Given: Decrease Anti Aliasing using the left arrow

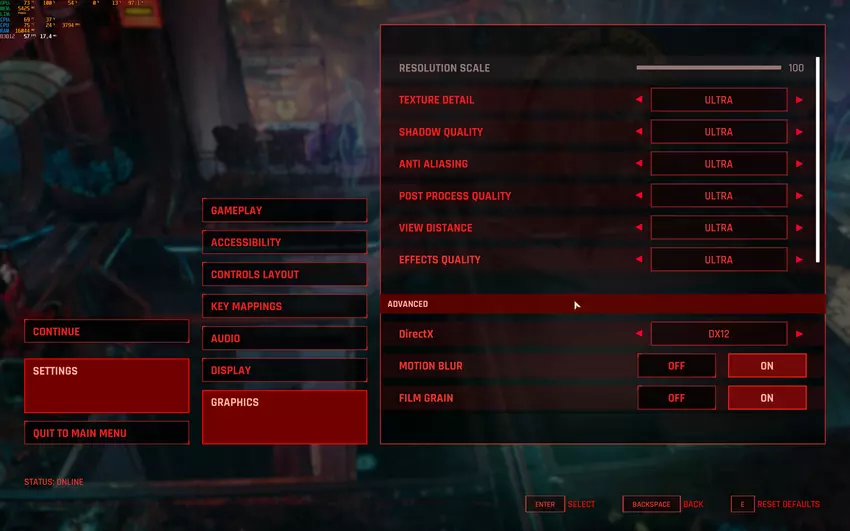Looking at the screenshot, I should pyautogui.click(x=639, y=164).
